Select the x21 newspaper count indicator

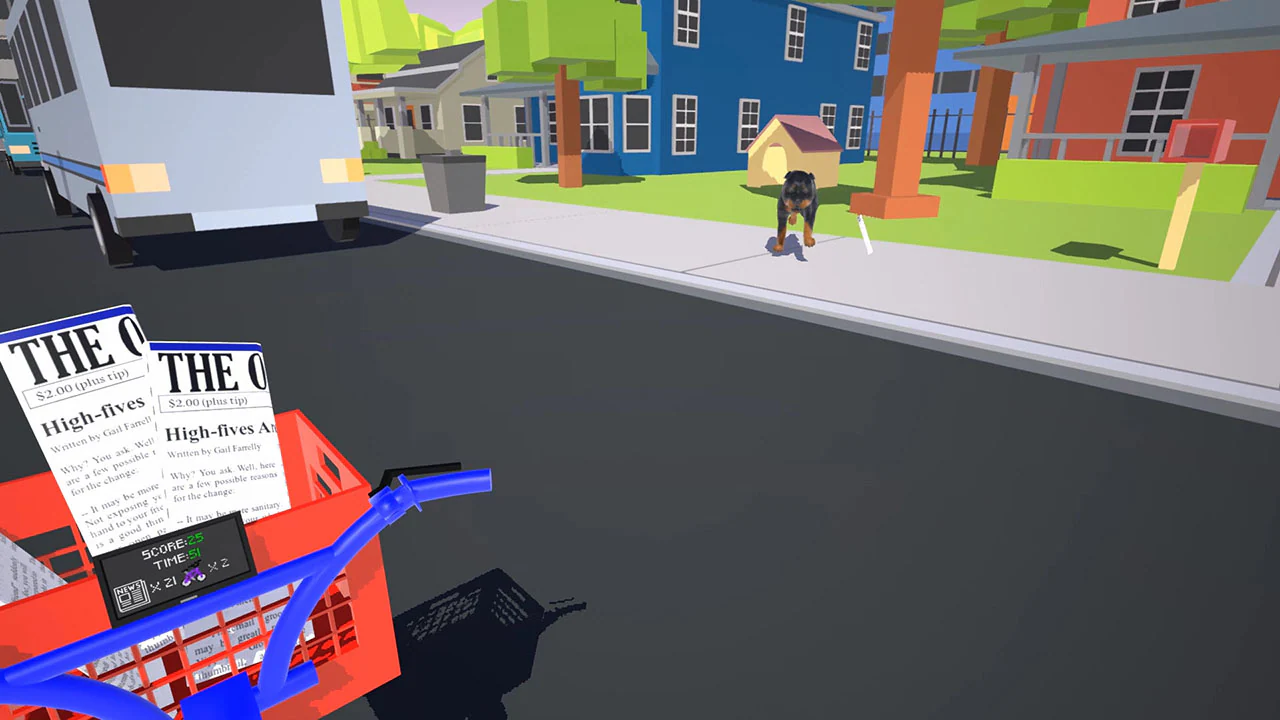tap(166, 581)
